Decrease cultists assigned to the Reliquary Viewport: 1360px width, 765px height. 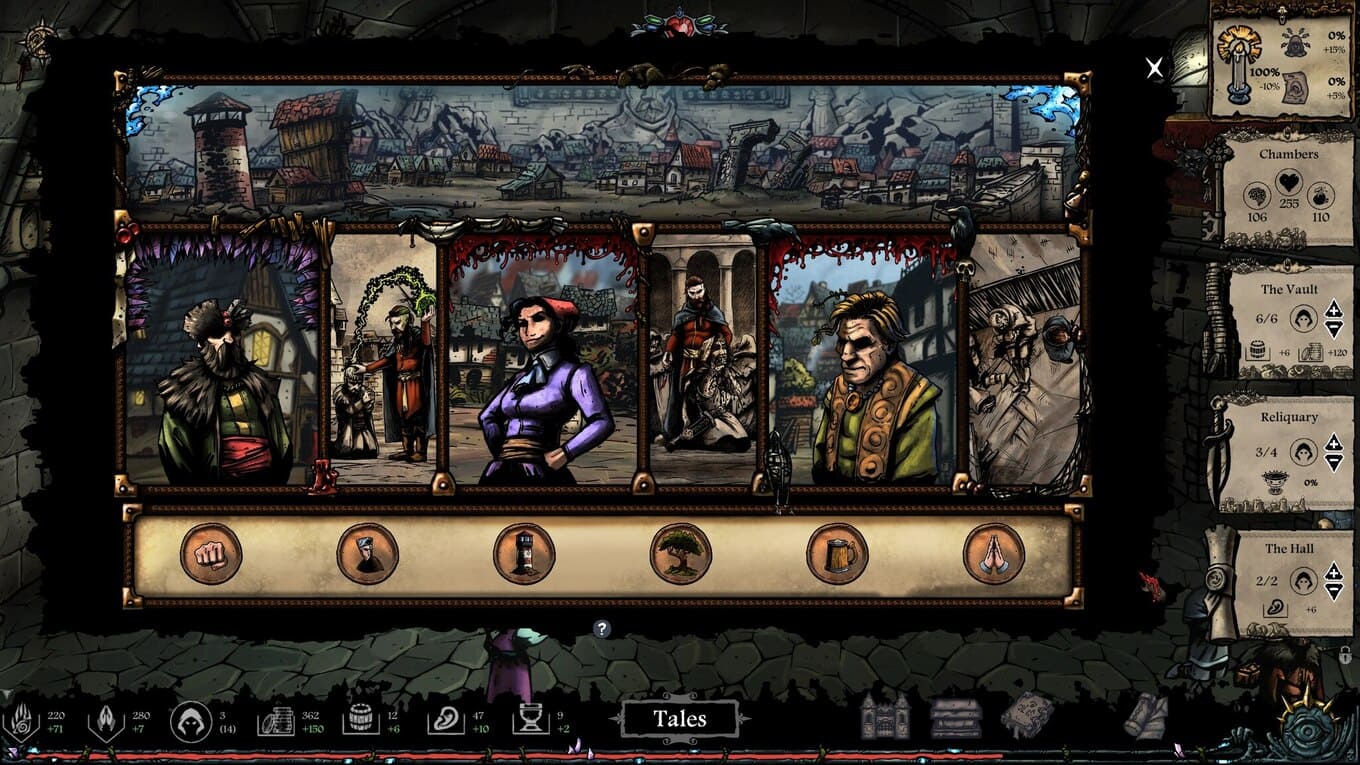coord(1333,461)
